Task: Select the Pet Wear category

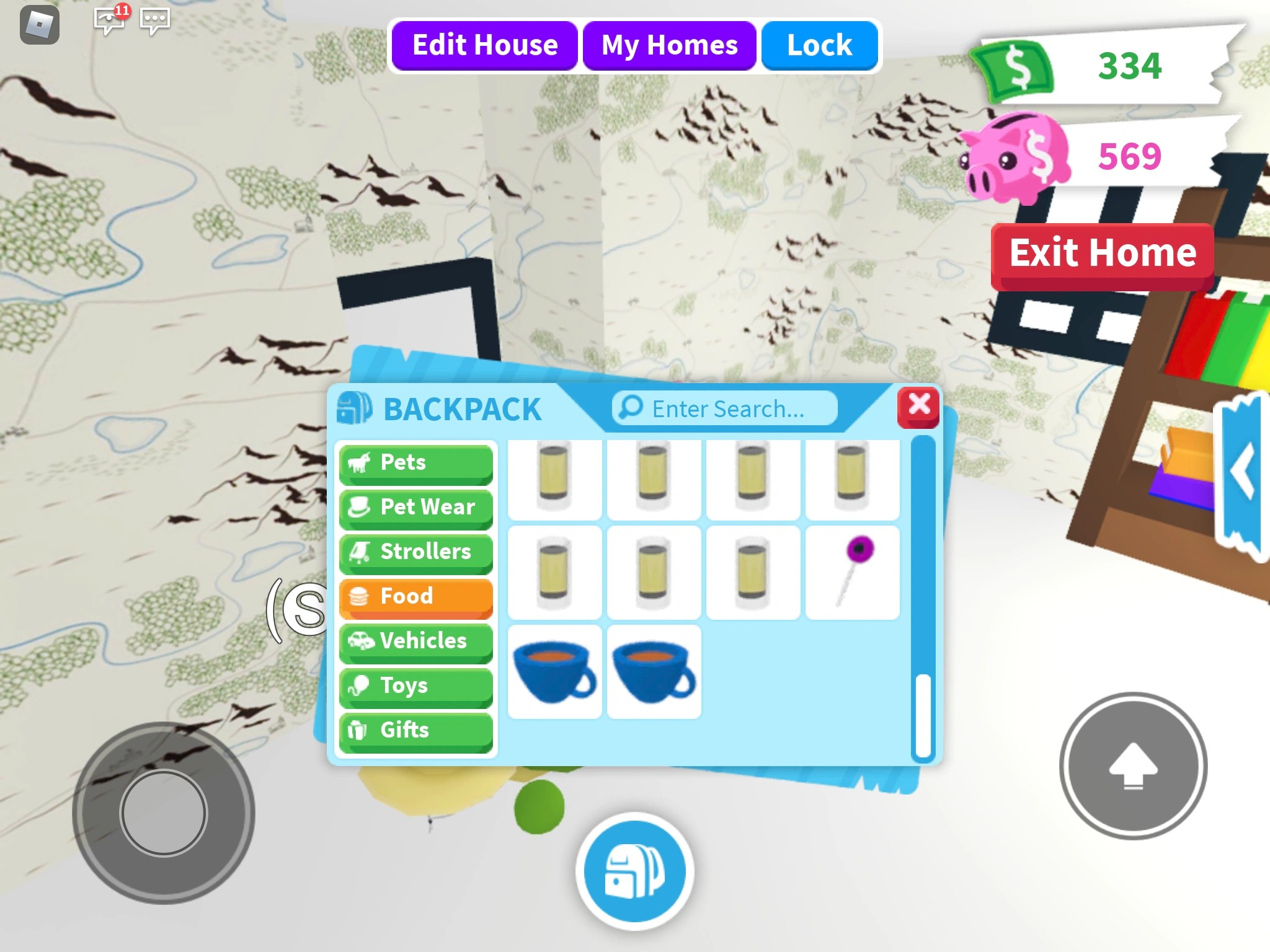Action: coord(416,507)
